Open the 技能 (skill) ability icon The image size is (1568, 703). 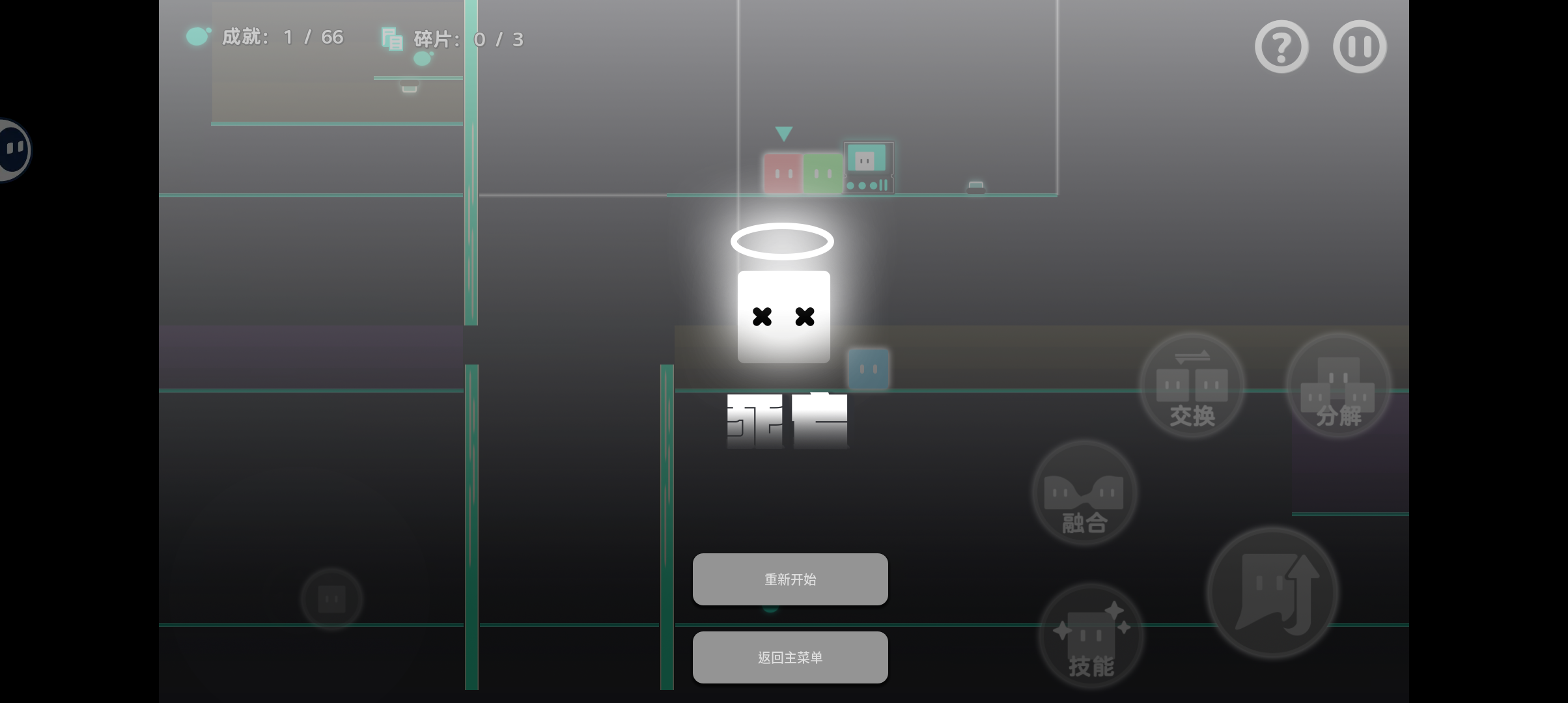click(x=1090, y=635)
